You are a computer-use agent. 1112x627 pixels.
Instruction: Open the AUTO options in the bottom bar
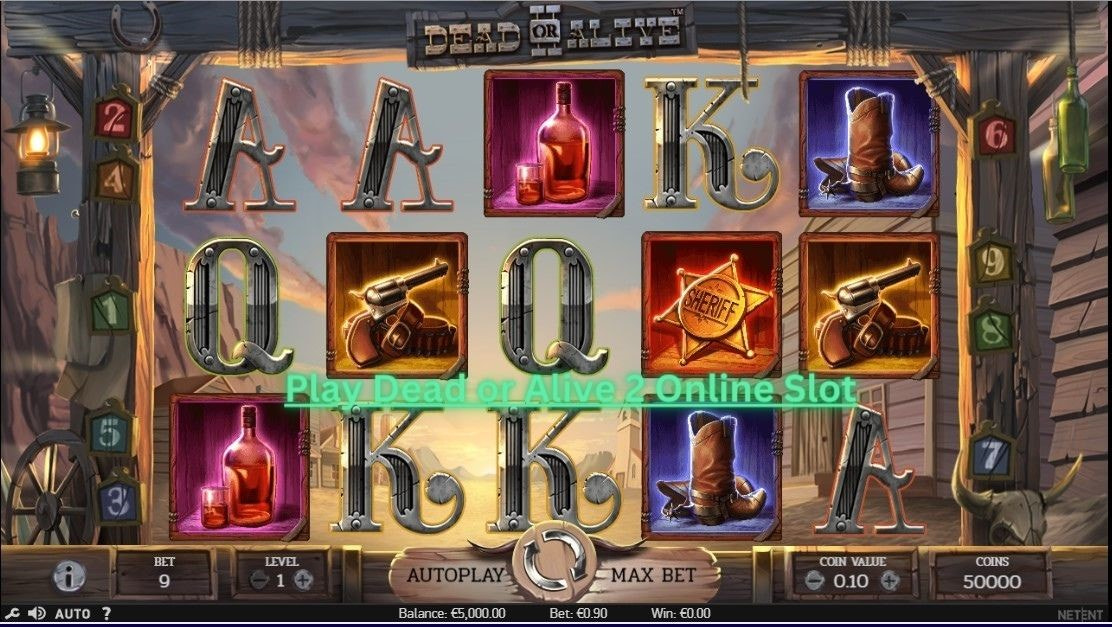tap(72, 613)
